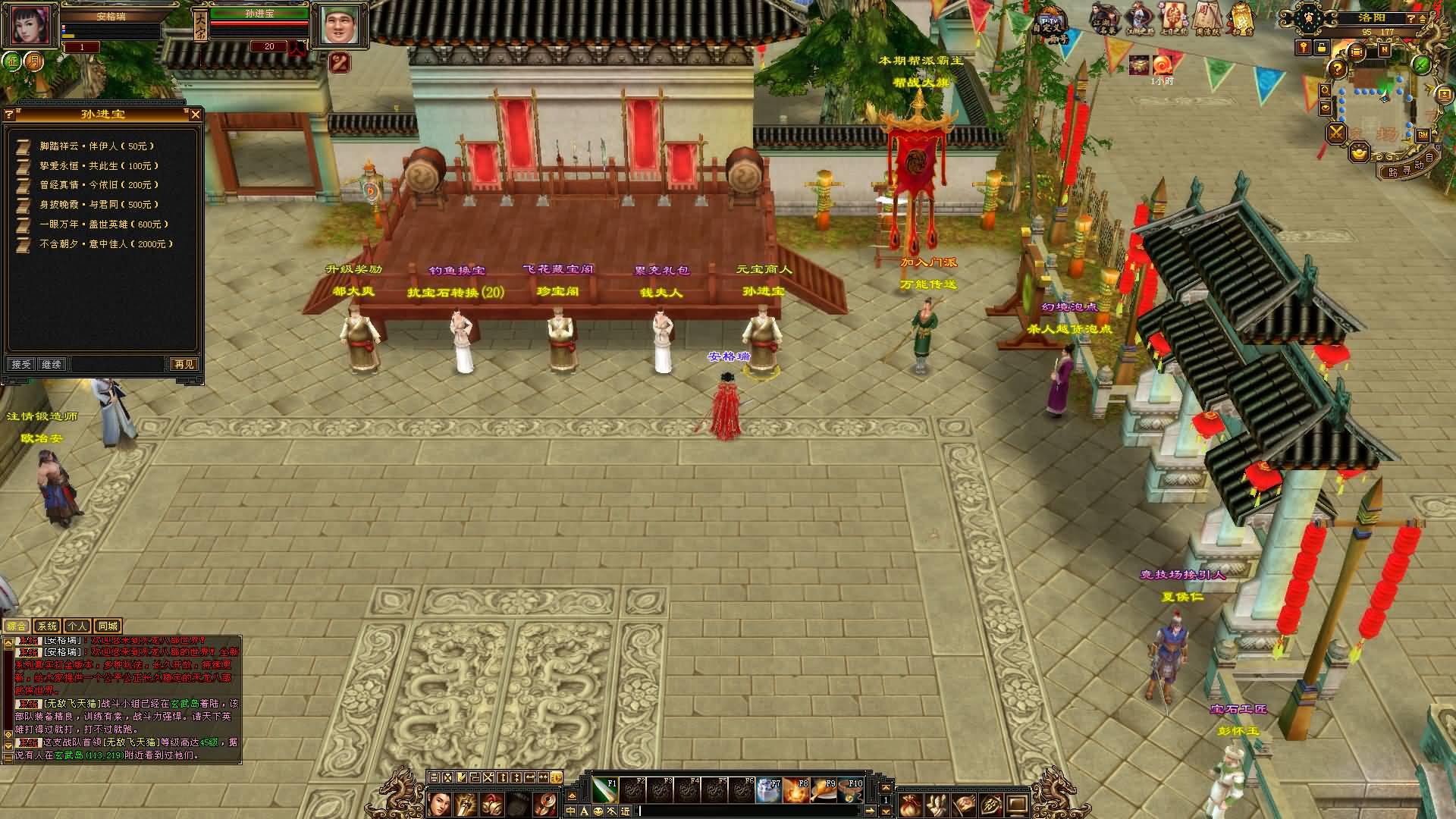
Task: Open the gold ingot shop icon
Action: point(1358,153)
